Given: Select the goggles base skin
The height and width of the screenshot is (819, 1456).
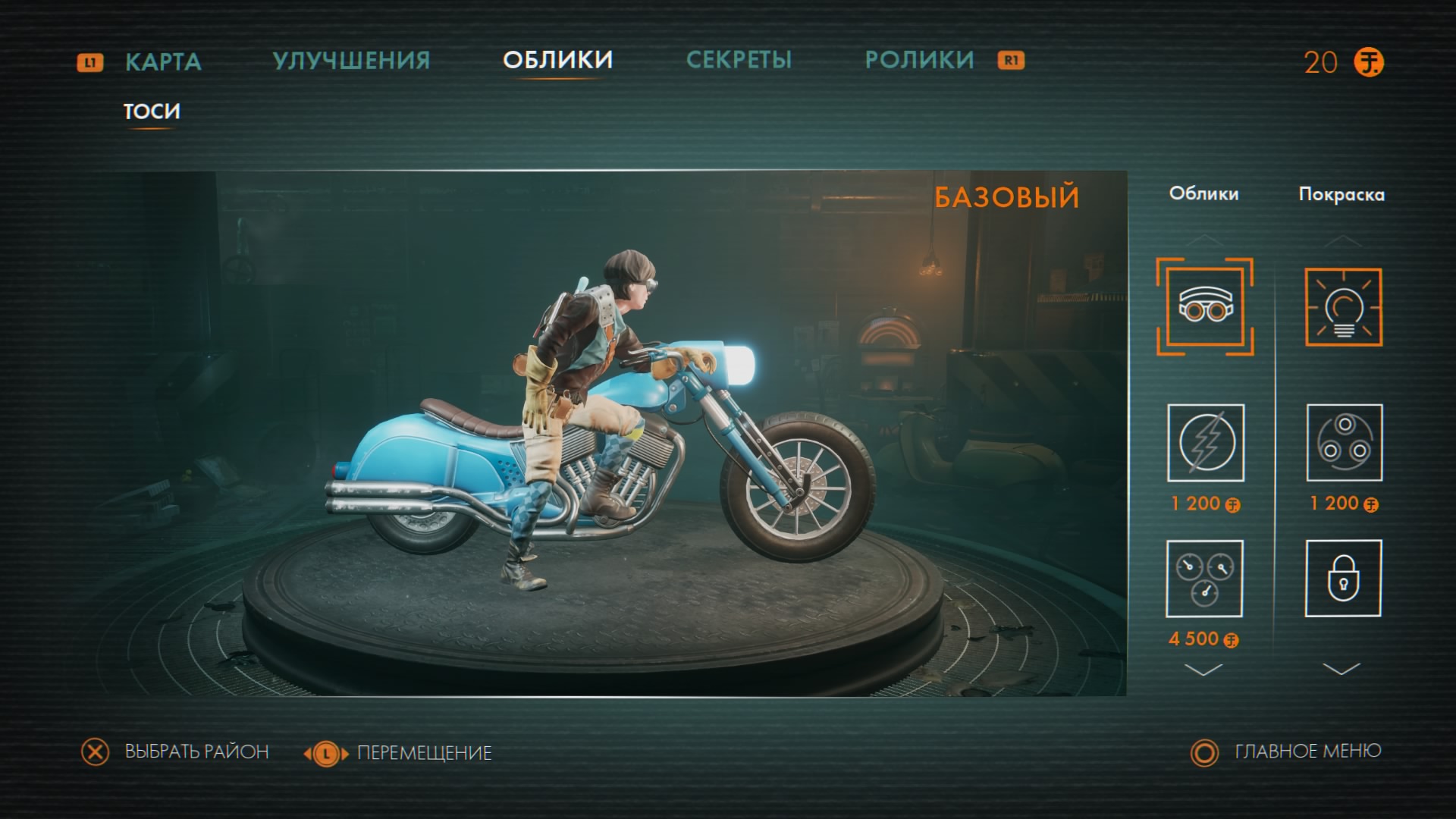Looking at the screenshot, I should pyautogui.click(x=1205, y=307).
